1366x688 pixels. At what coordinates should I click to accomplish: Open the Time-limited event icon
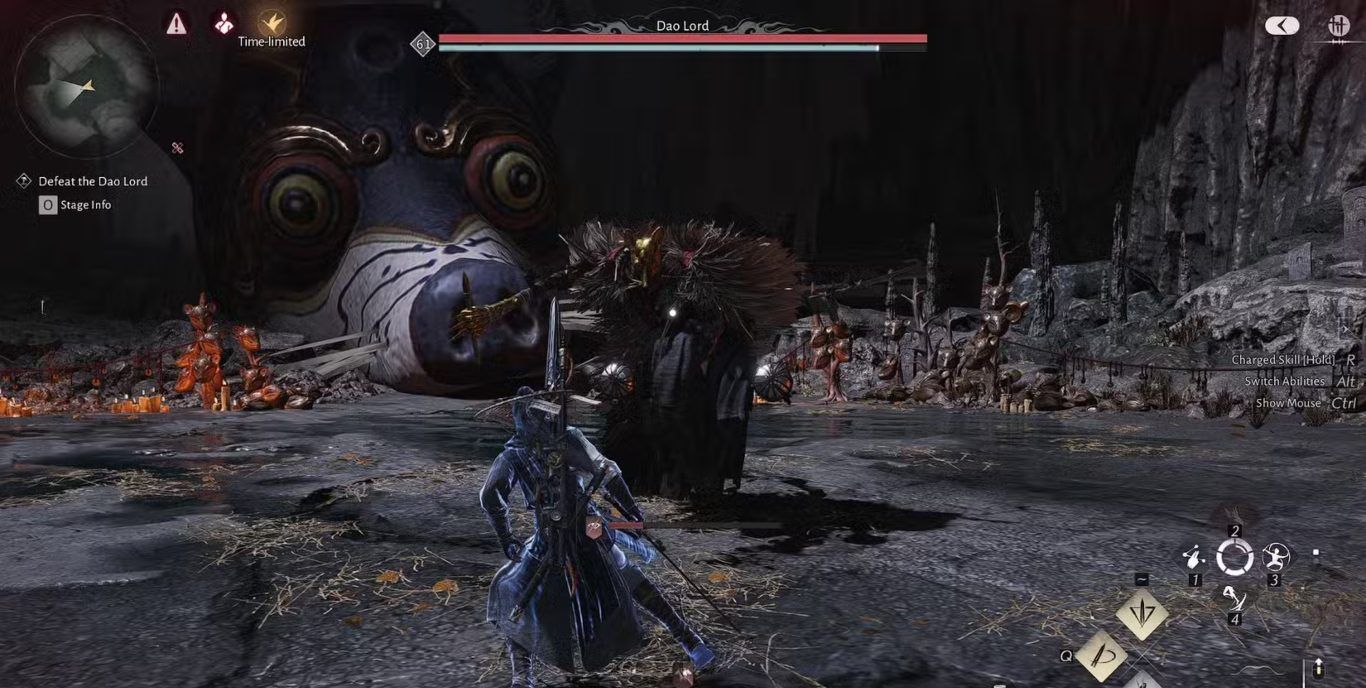[271, 23]
